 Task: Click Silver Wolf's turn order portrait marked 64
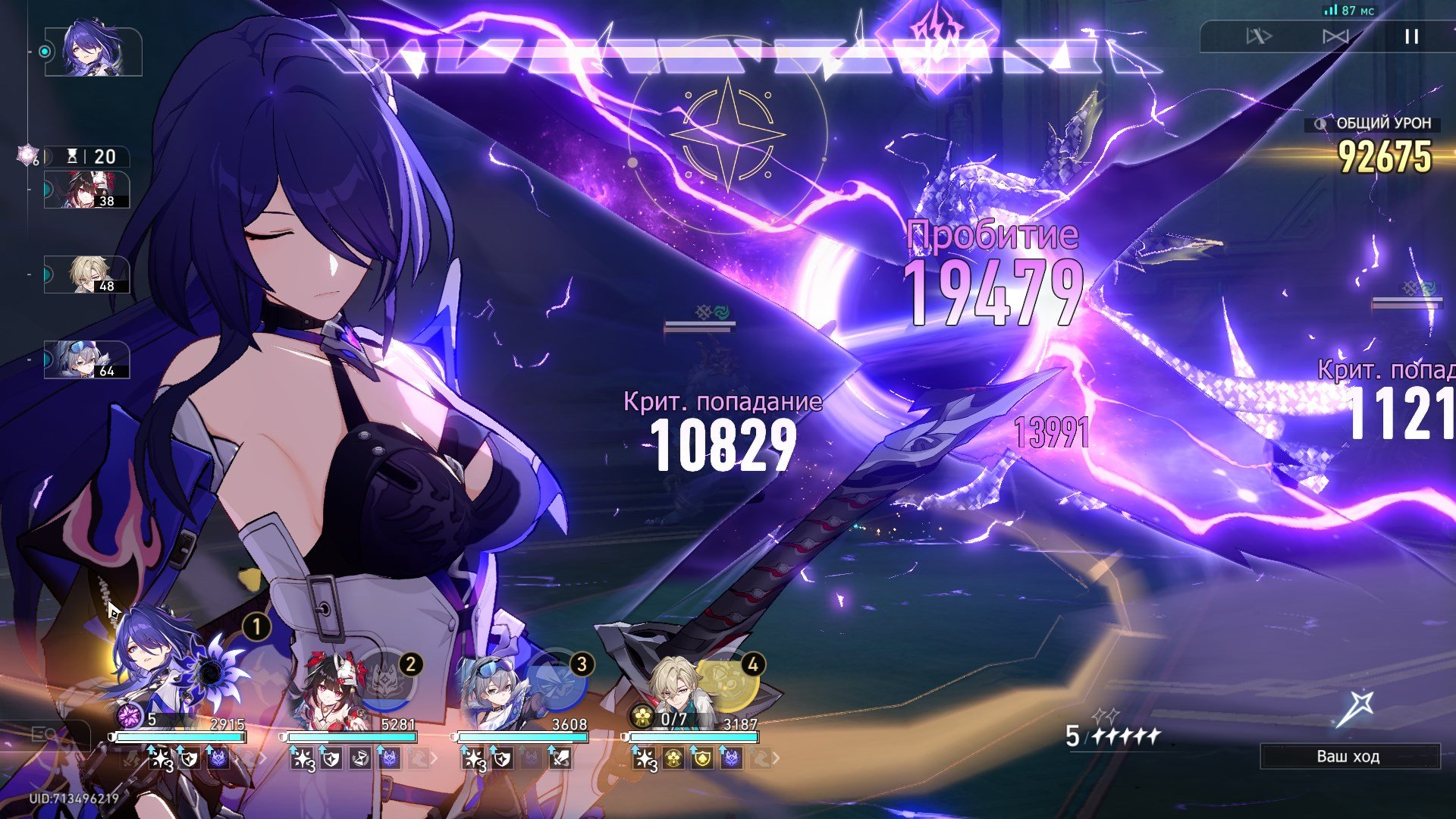tap(87, 359)
